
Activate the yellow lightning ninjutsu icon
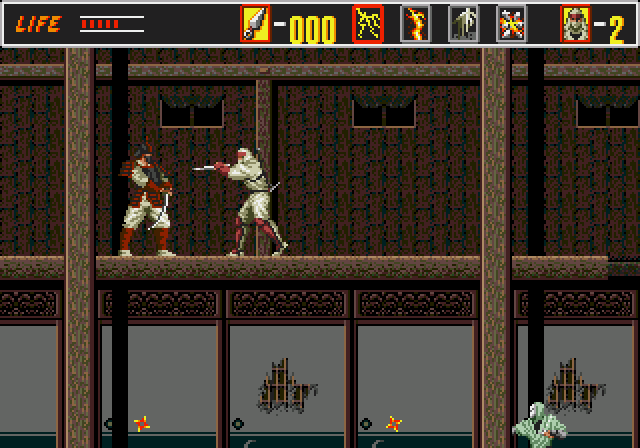[x=368, y=24]
